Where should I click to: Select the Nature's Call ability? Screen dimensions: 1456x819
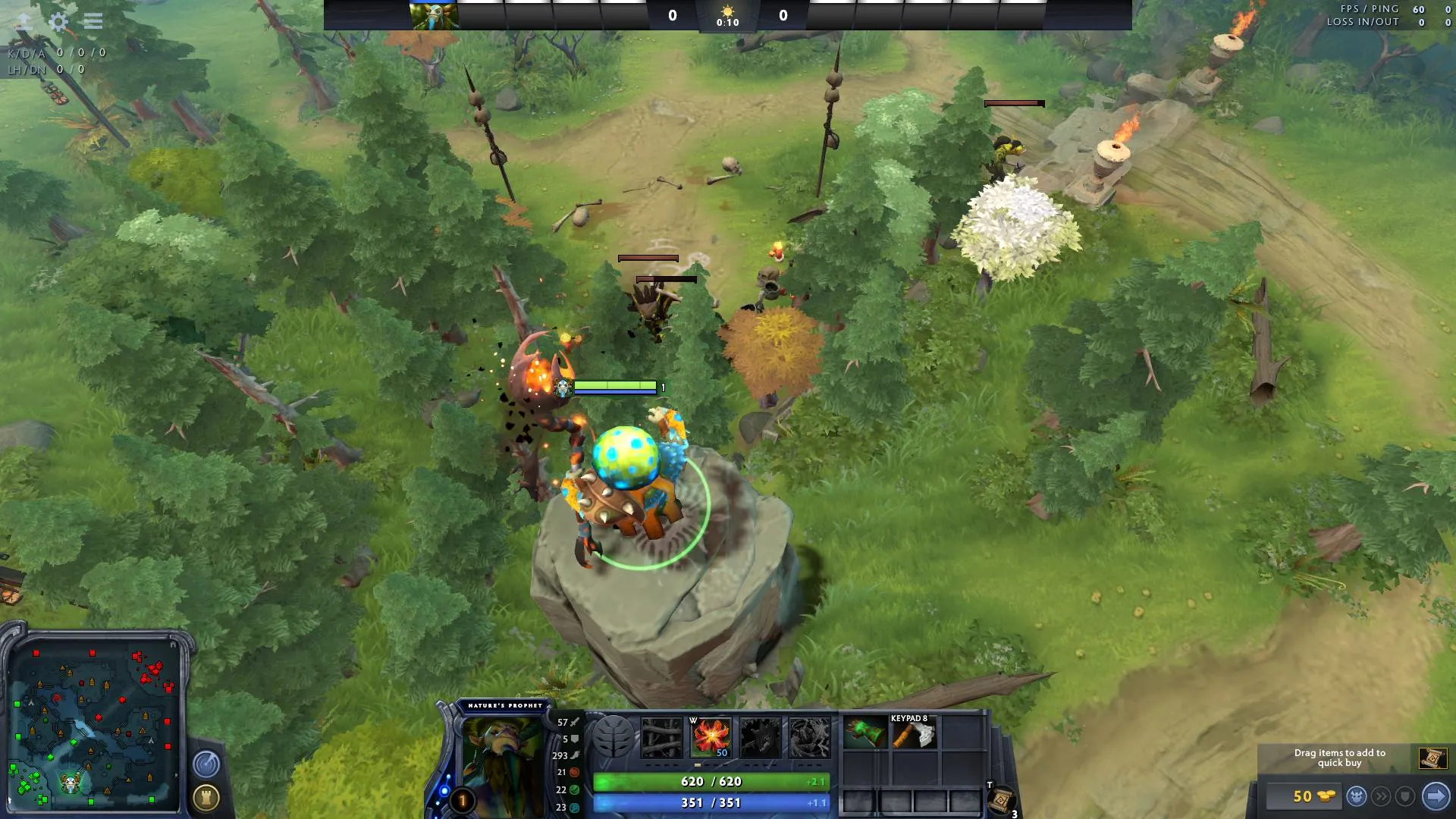click(x=760, y=737)
